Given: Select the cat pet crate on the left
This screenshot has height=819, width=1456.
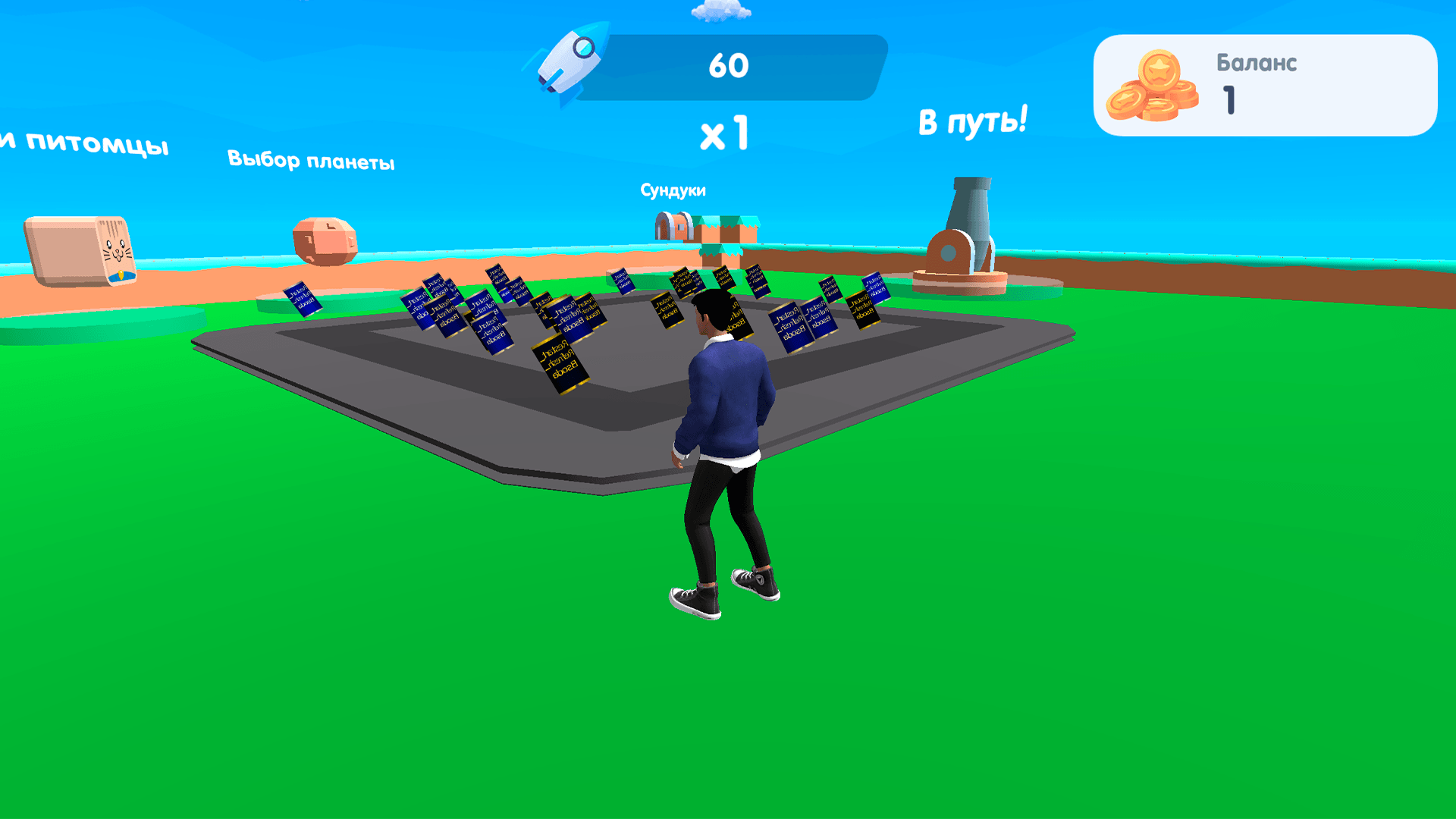Looking at the screenshot, I should pos(80,250).
